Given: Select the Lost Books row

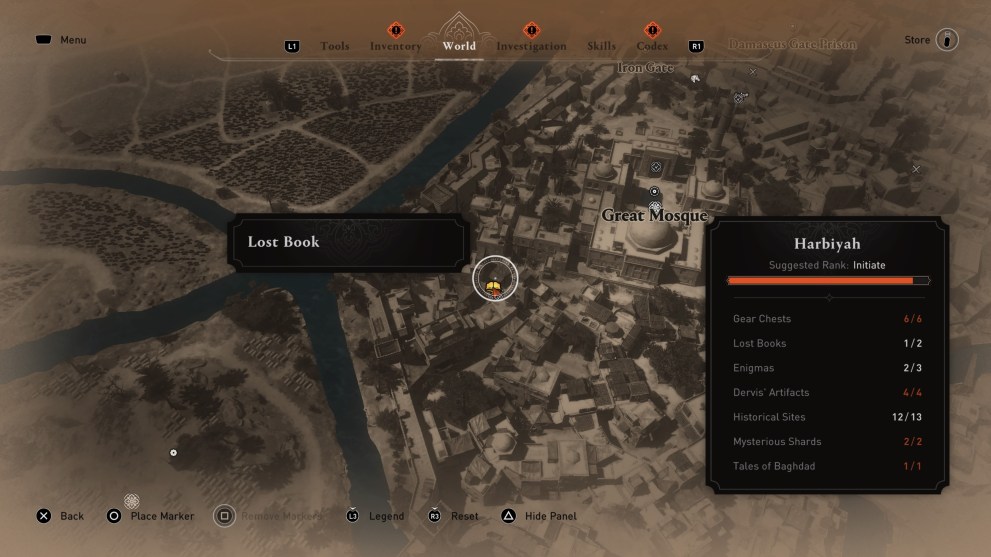Looking at the screenshot, I should tap(828, 343).
